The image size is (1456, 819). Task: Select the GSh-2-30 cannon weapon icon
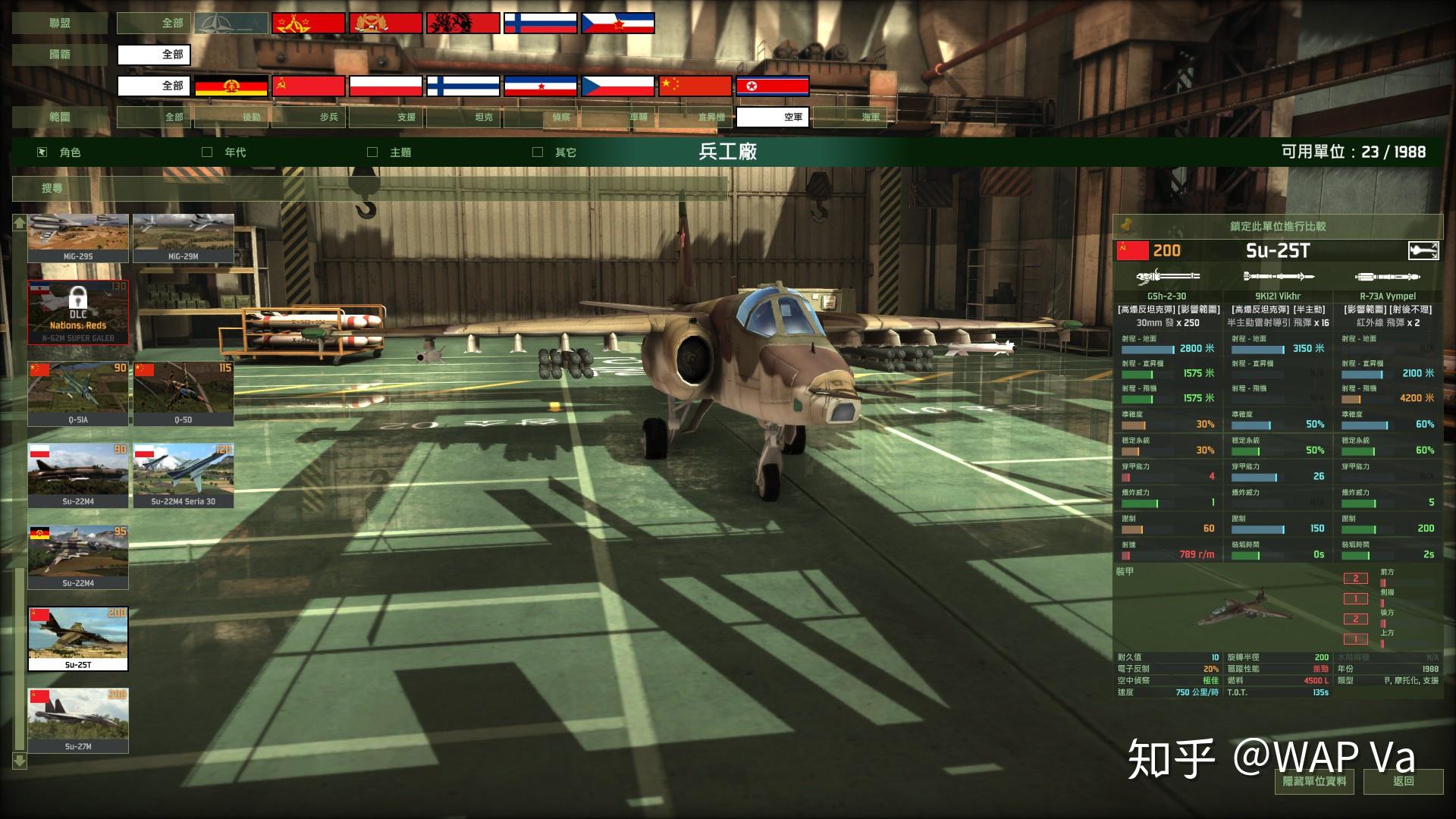point(1168,277)
